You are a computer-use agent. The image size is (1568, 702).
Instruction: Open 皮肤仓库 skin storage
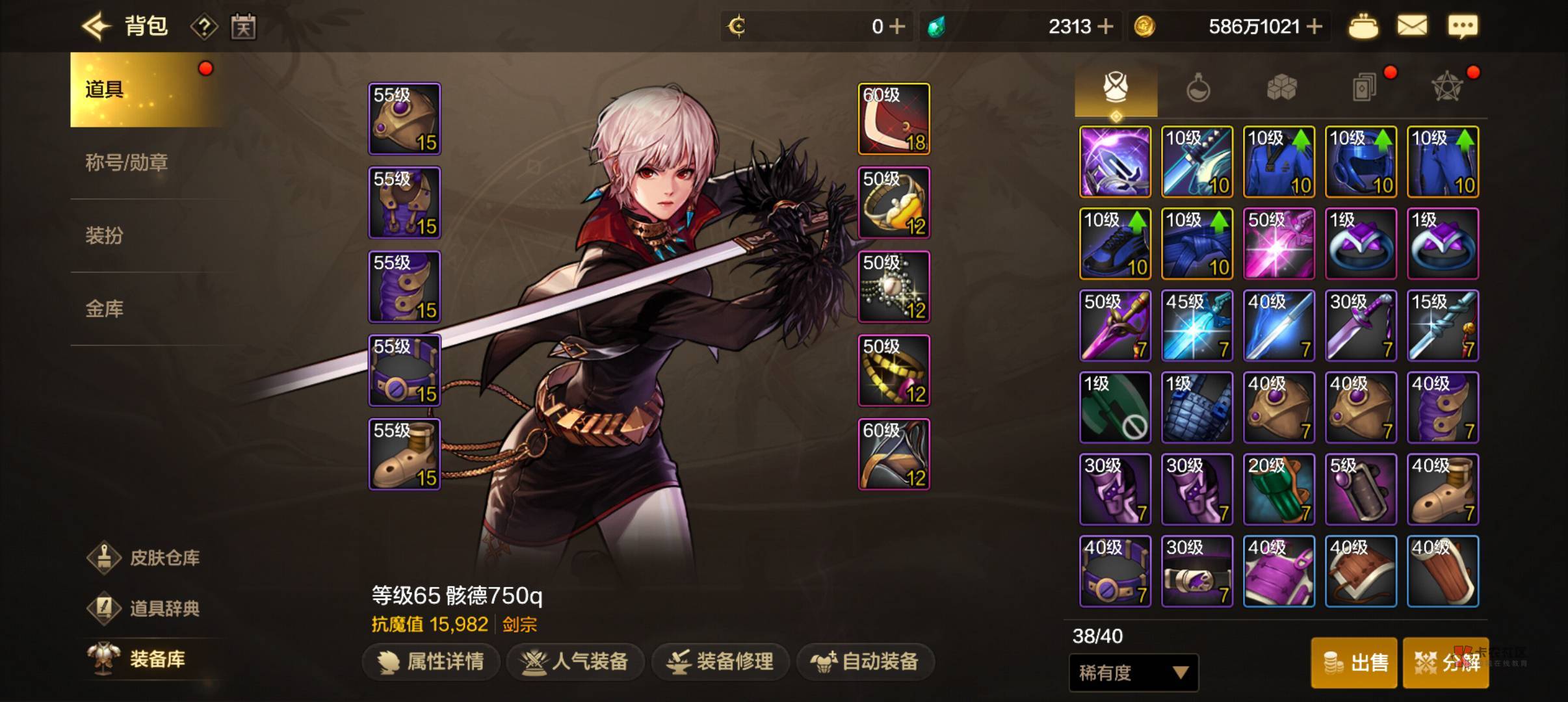pyautogui.click(x=145, y=558)
